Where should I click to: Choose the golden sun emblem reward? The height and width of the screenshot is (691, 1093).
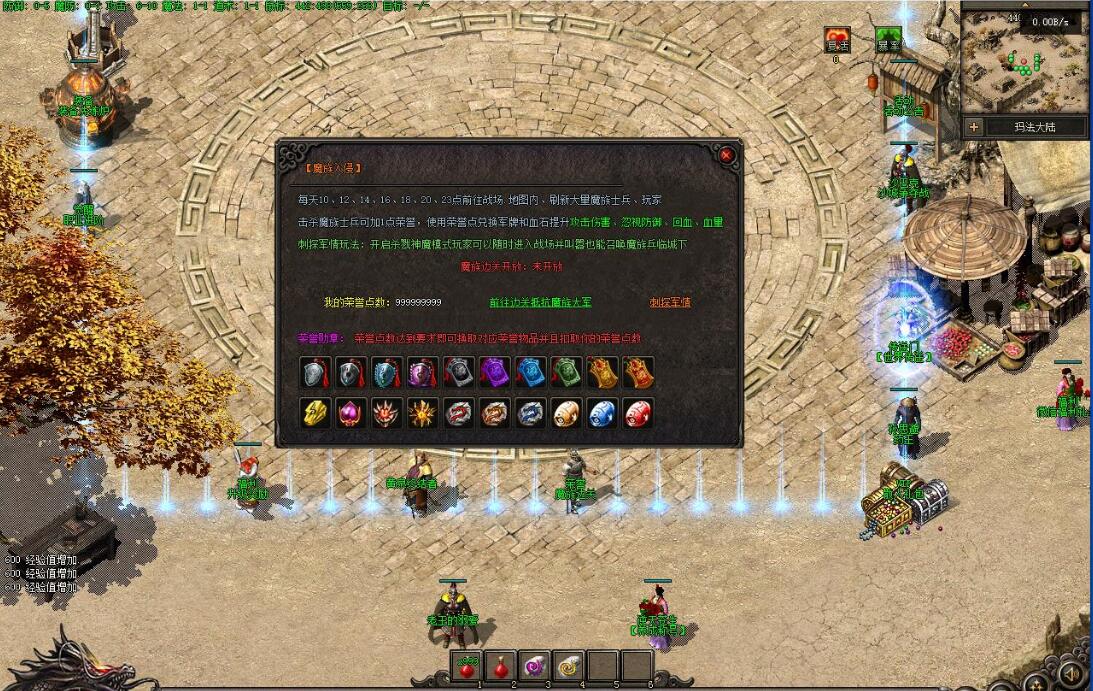click(423, 413)
